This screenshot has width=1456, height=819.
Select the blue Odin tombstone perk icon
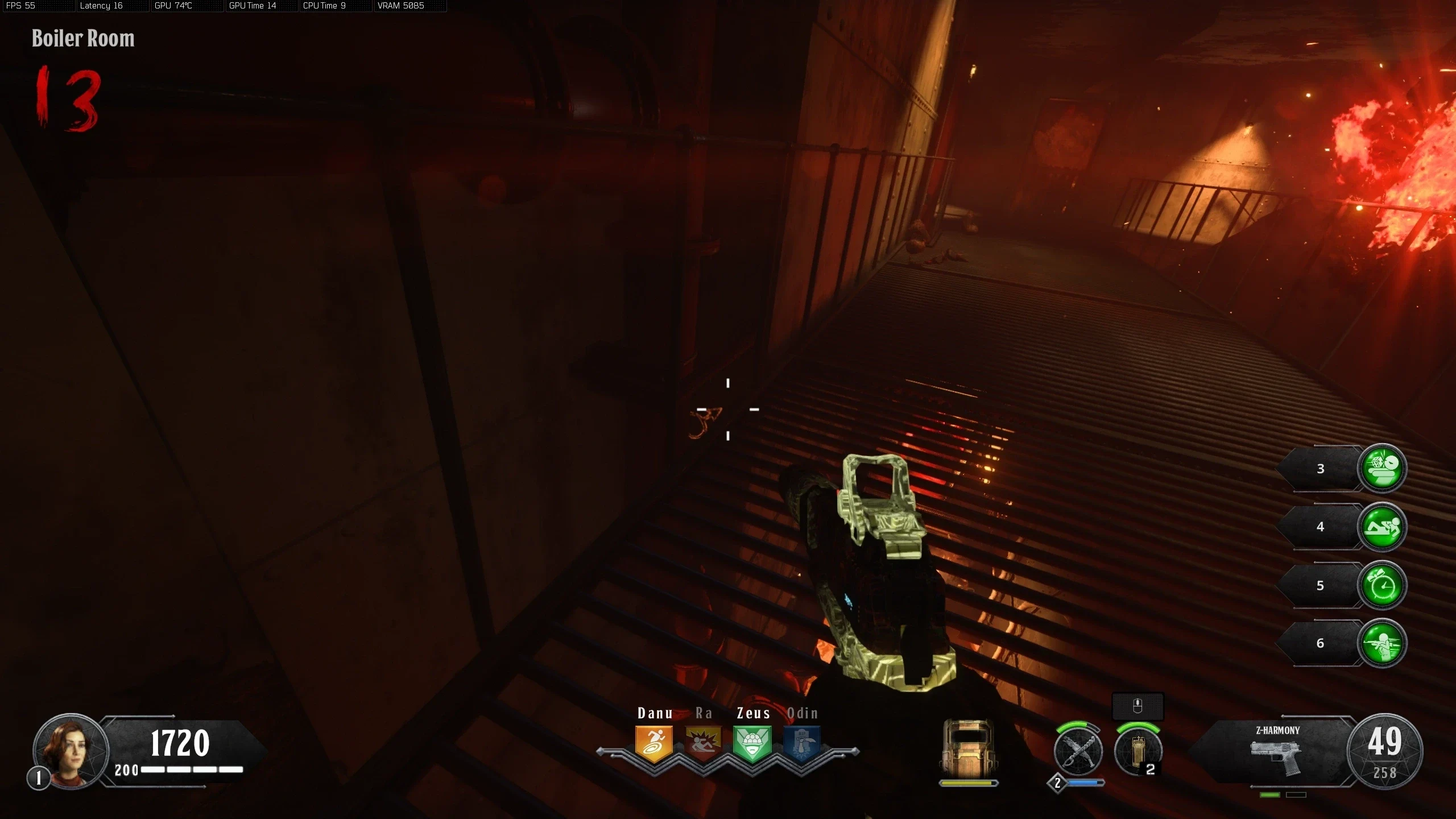802,743
